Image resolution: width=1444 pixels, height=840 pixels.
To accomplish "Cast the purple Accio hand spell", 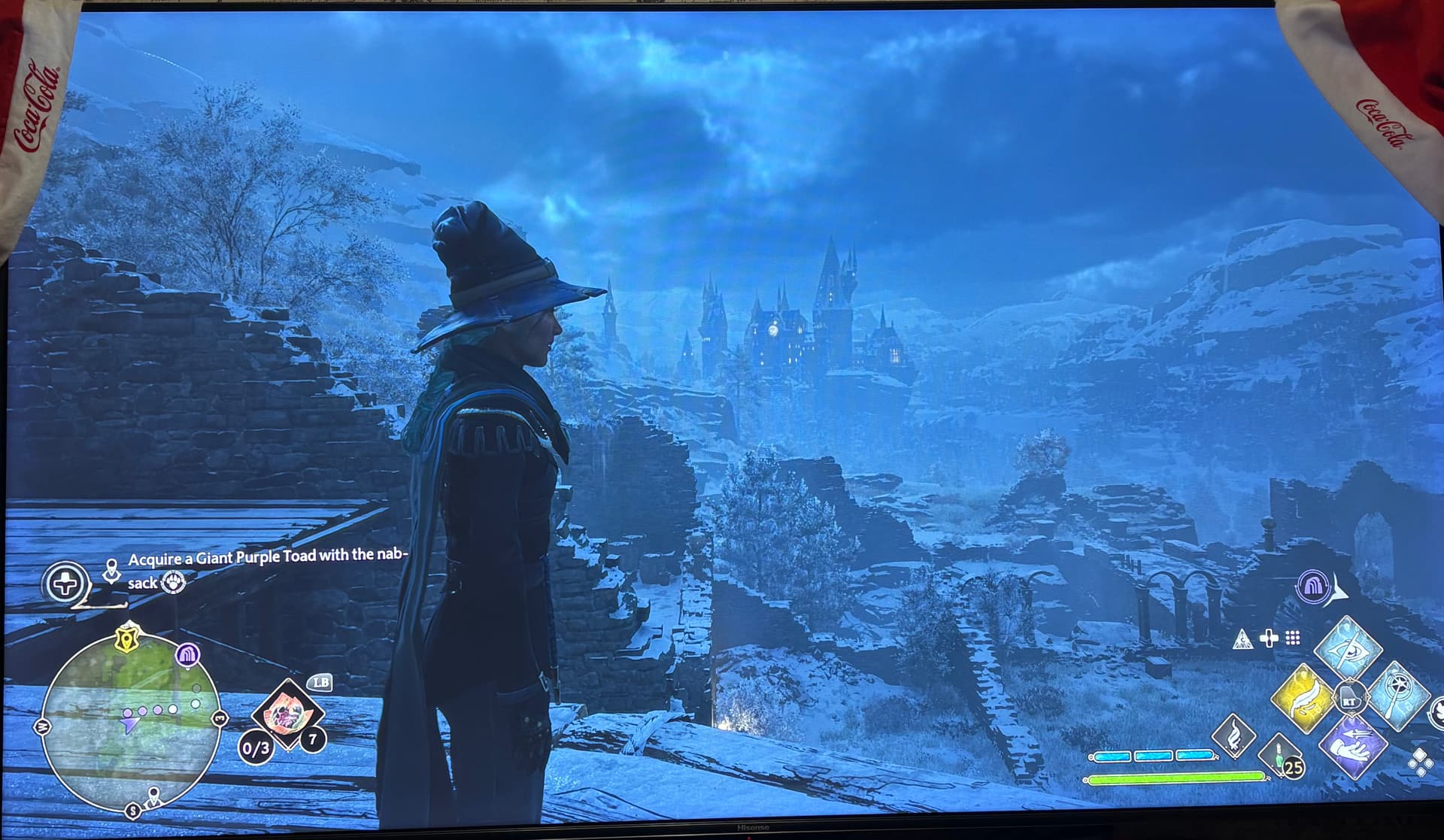I will (x=1351, y=748).
